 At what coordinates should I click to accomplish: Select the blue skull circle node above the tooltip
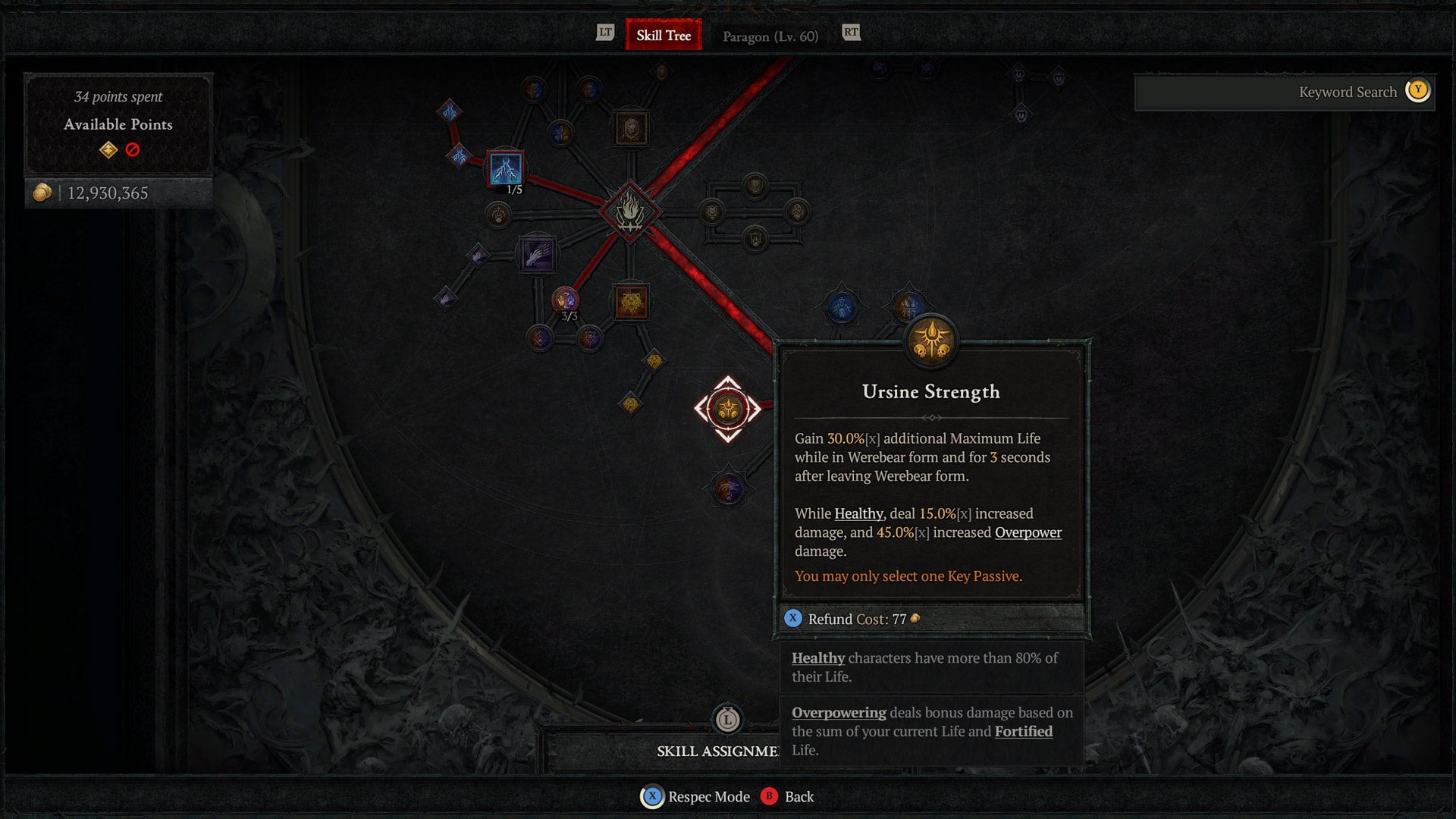pyautogui.click(x=843, y=306)
